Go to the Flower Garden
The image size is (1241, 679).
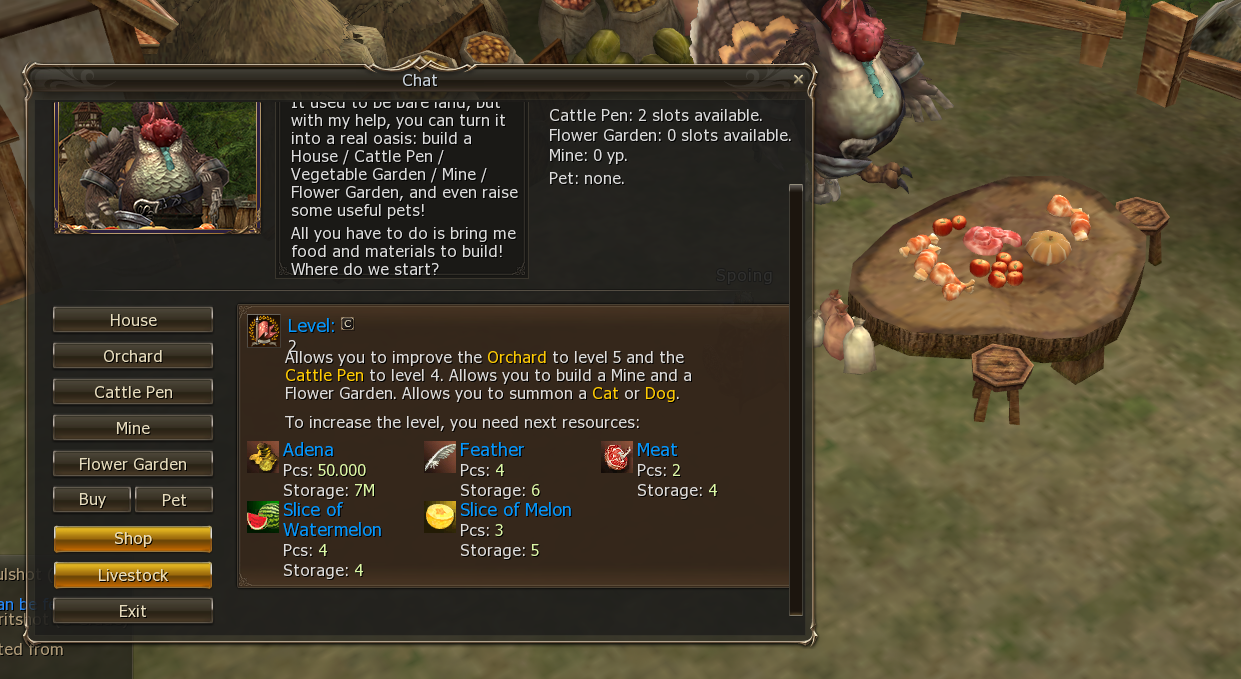[133, 464]
